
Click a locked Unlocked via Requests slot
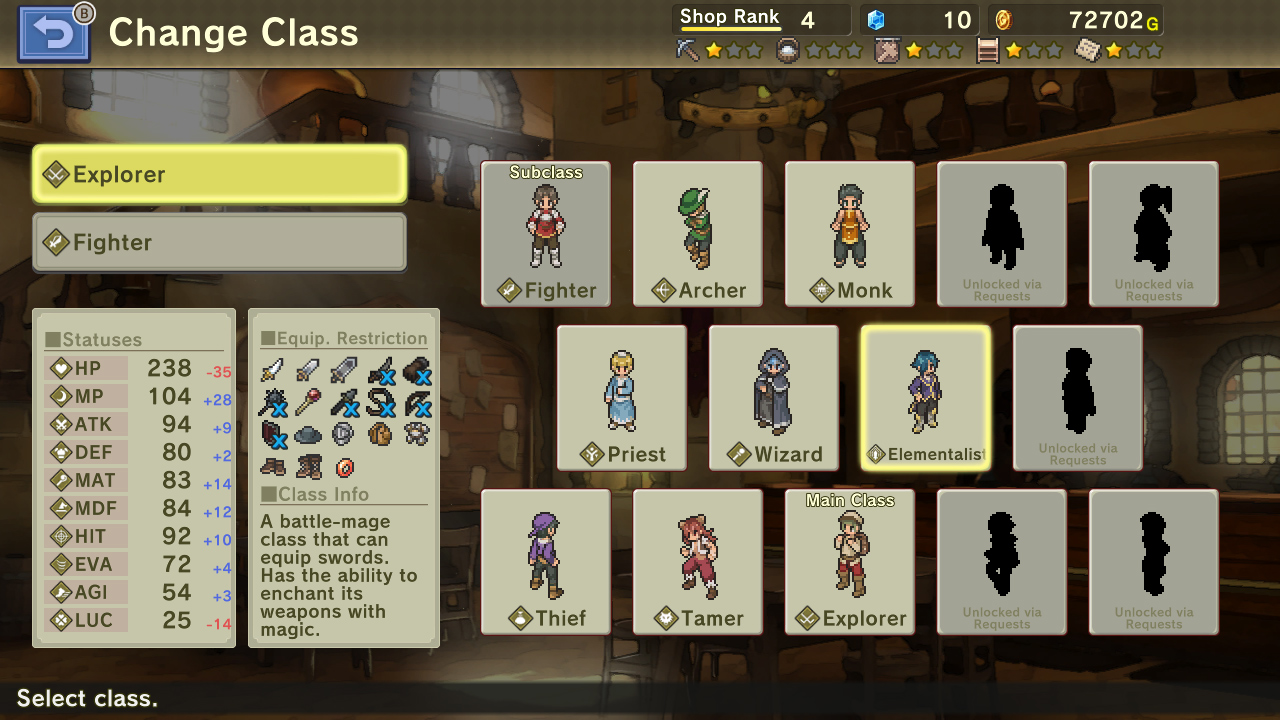click(1001, 233)
